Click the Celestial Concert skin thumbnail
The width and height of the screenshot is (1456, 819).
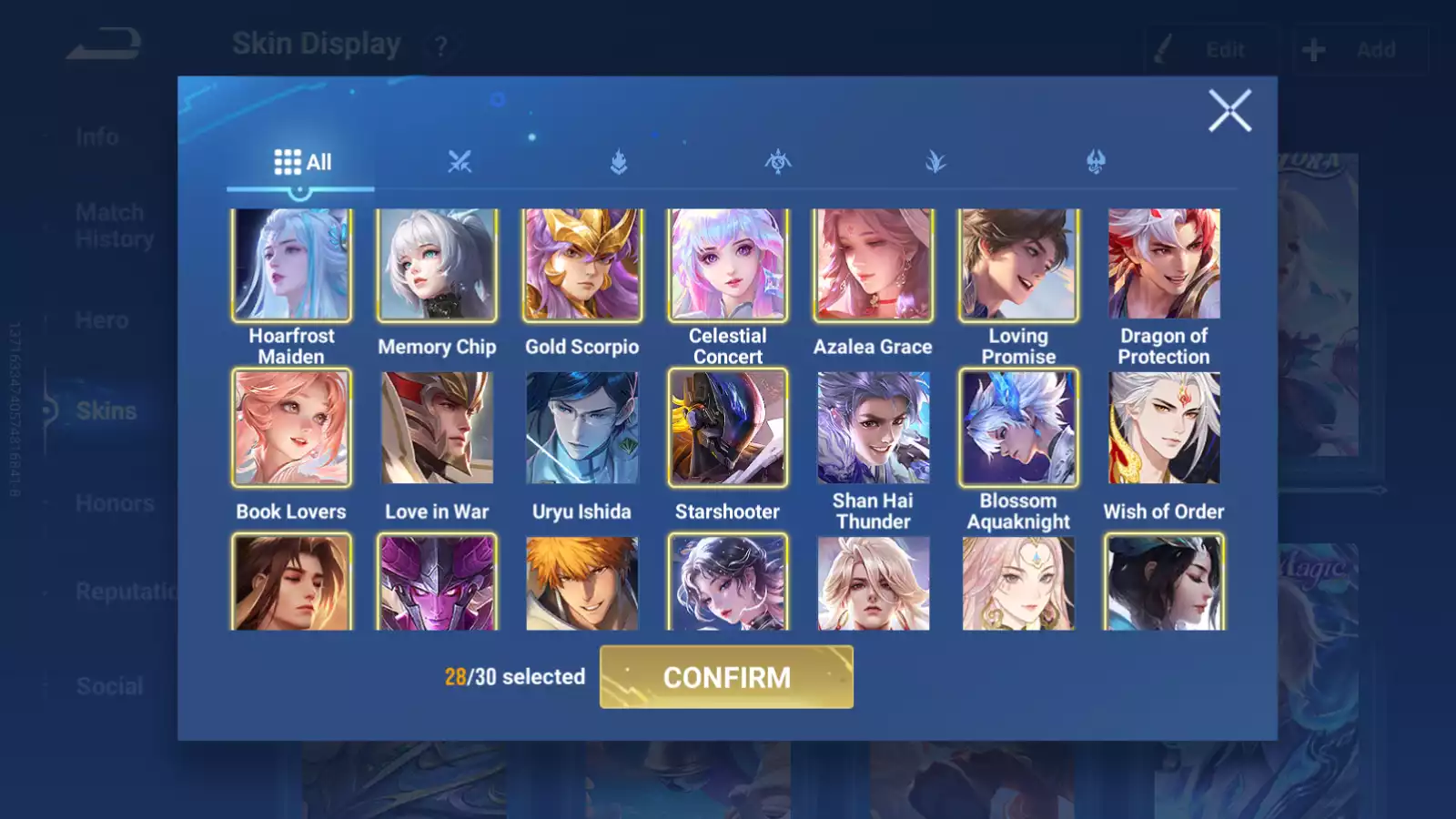click(x=728, y=264)
